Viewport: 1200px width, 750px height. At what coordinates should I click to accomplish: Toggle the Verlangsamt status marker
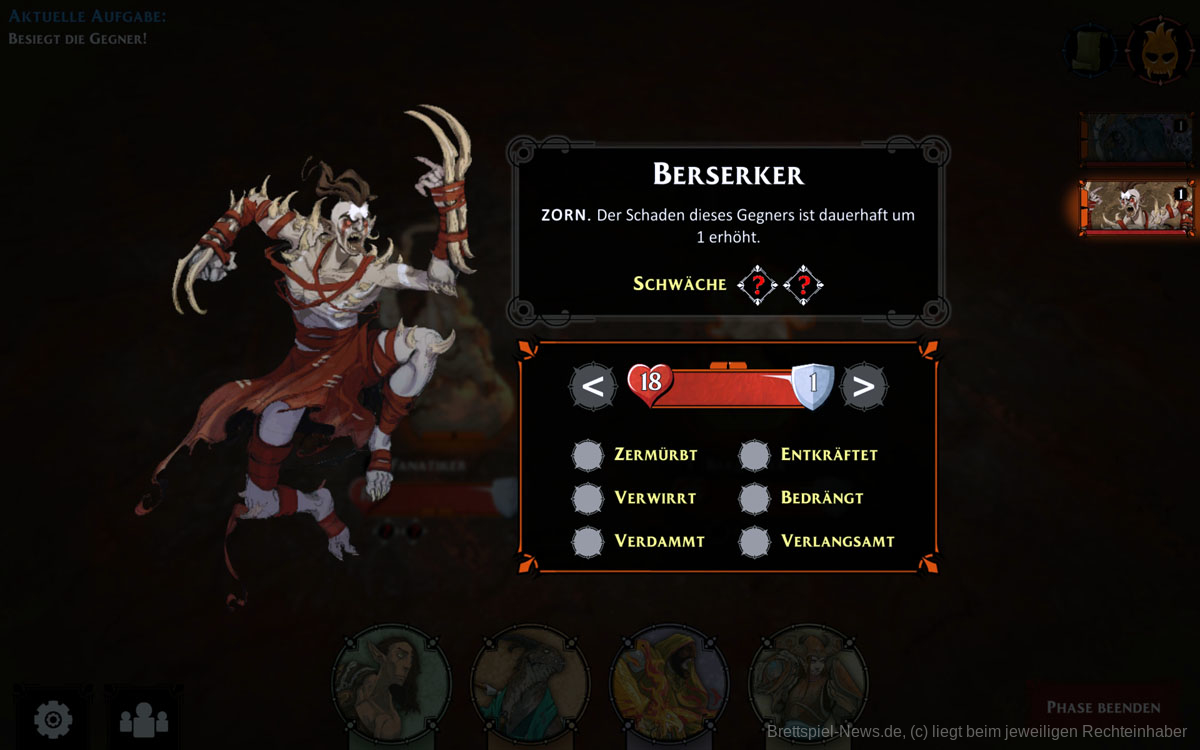(x=755, y=541)
